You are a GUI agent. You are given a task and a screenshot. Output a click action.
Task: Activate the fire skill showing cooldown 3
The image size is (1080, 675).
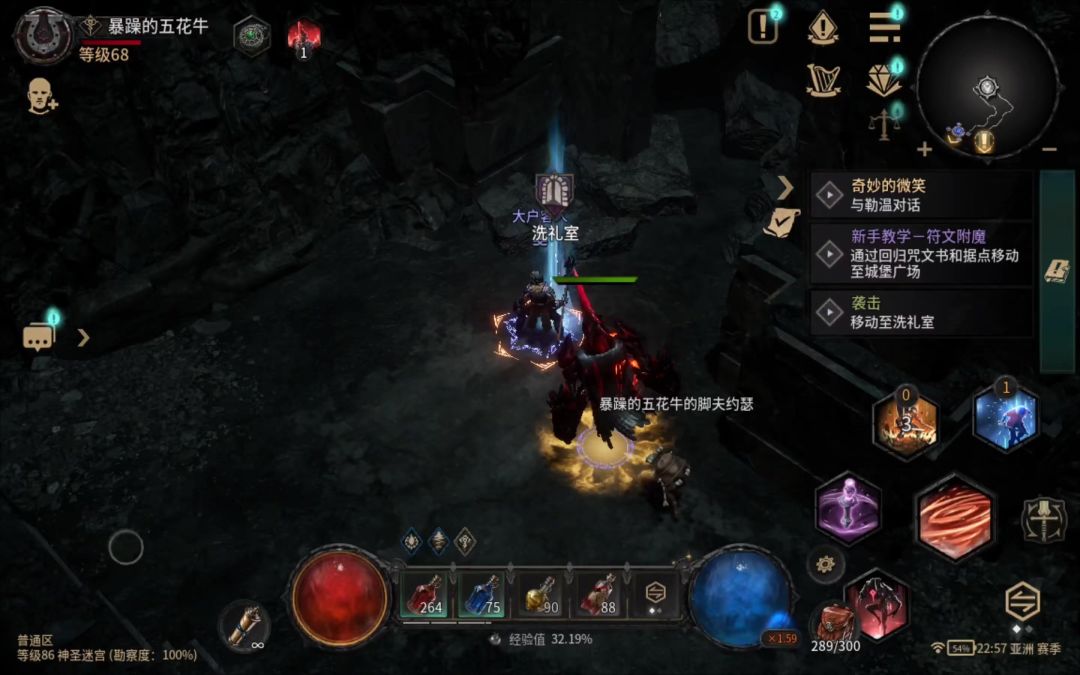(x=905, y=423)
